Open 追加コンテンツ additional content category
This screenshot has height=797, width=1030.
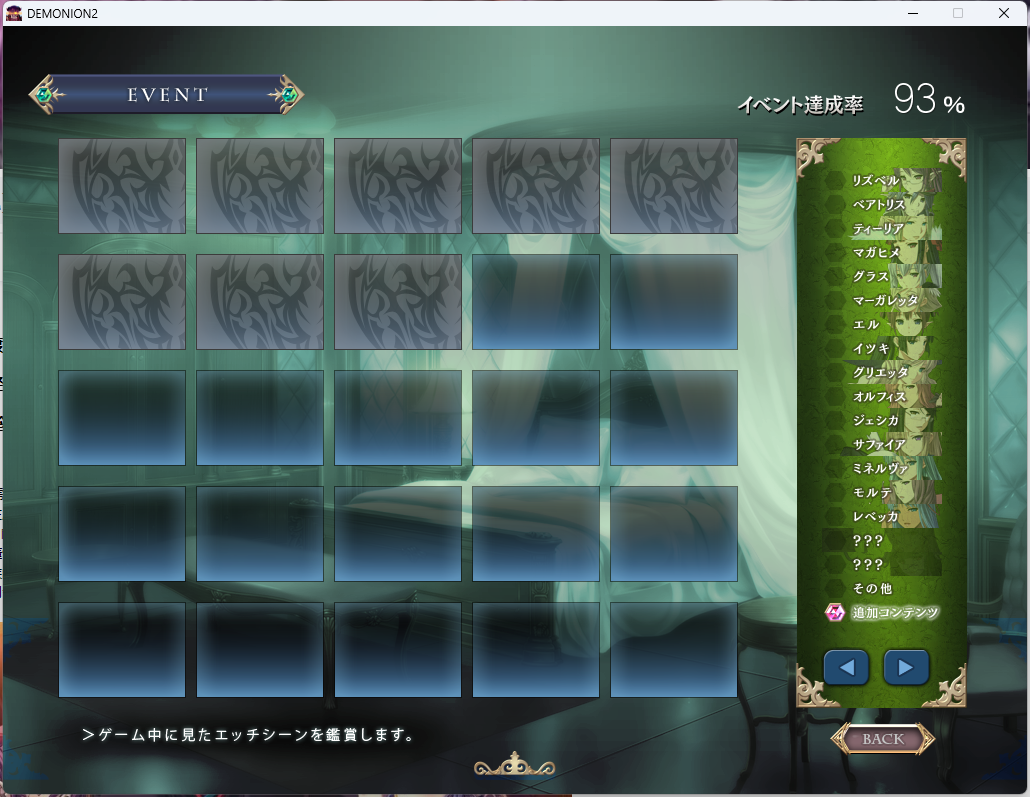point(894,612)
